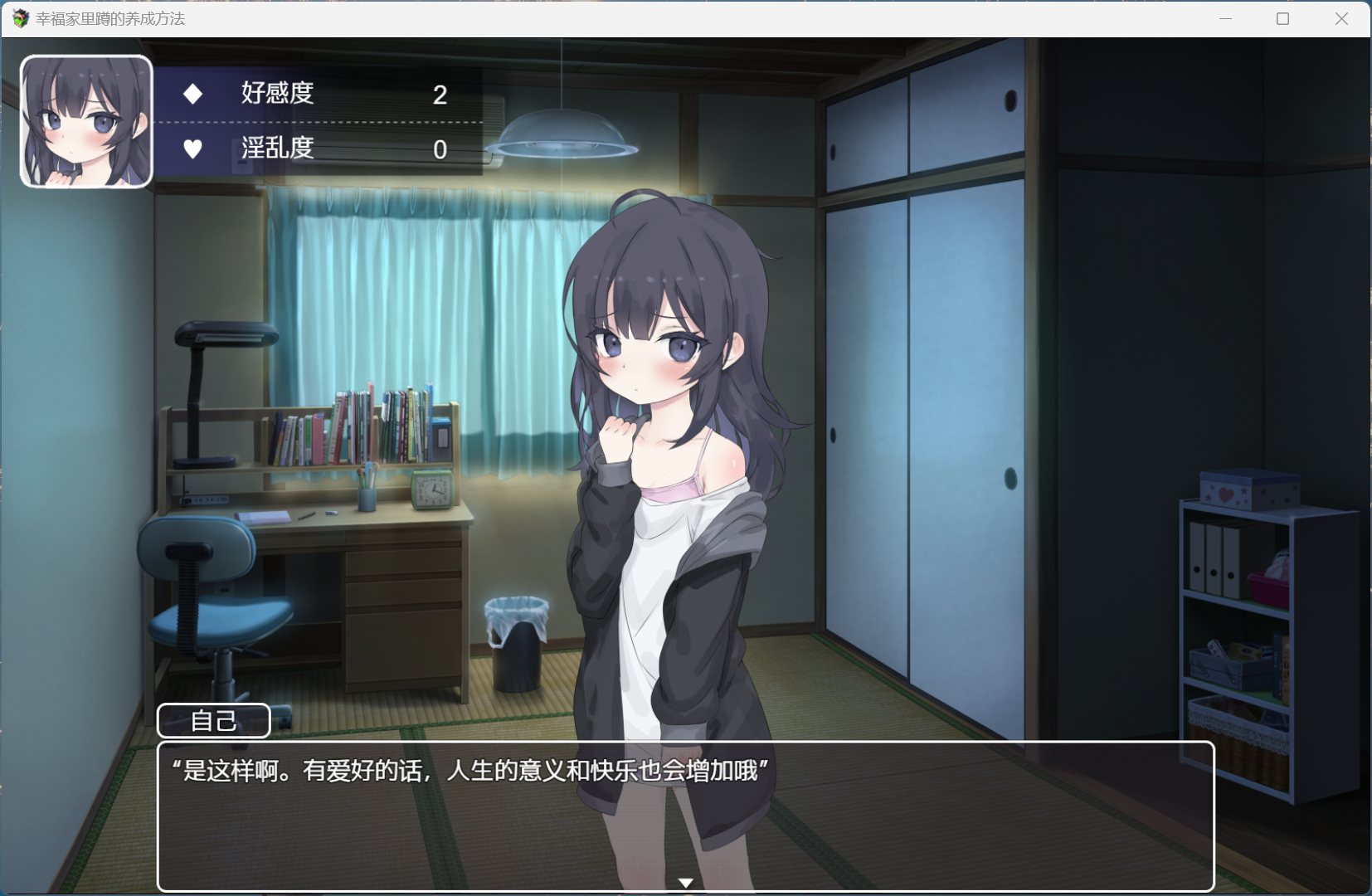Maximize the game window
Screen dimensions: 1372x896
click(x=1282, y=18)
